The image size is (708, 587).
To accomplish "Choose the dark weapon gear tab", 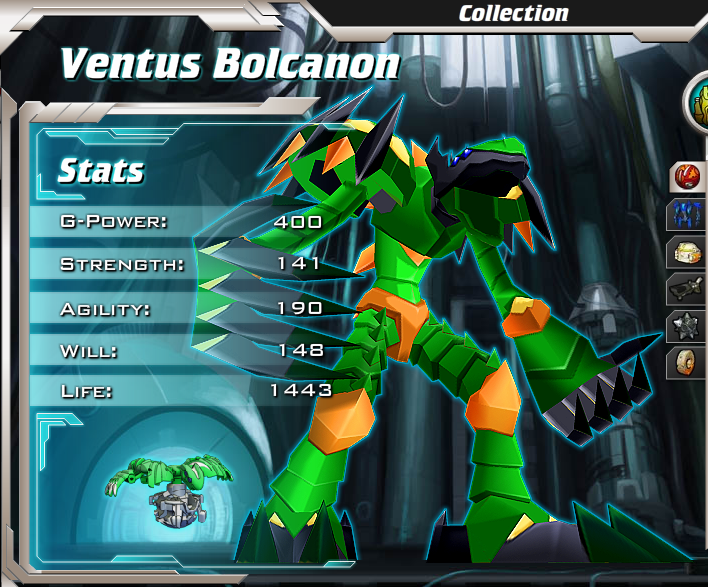I will [x=687, y=289].
